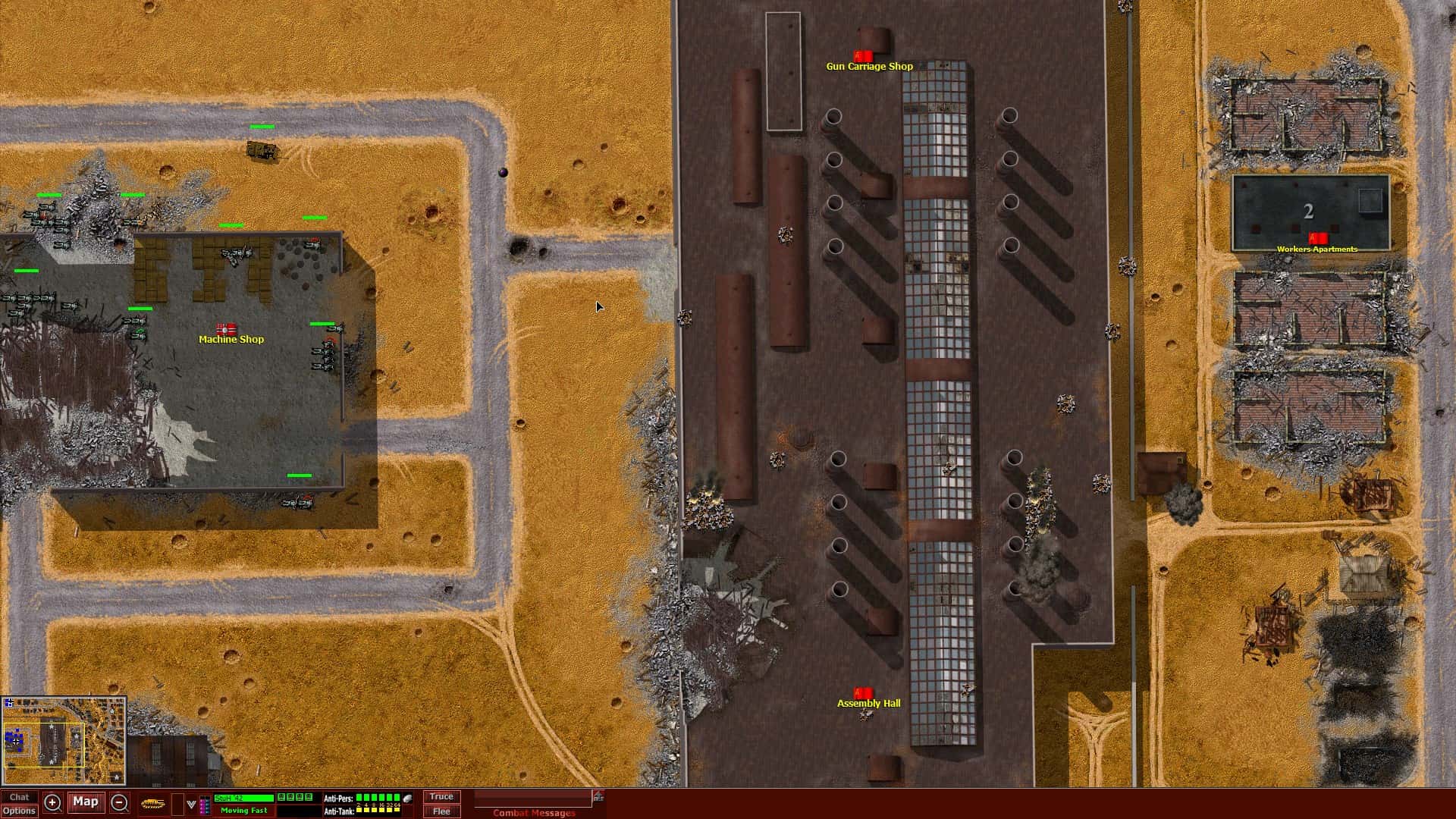Toggle the Chat panel open
The height and width of the screenshot is (819, 1456).
pyautogui.click(x=20, y=797)
